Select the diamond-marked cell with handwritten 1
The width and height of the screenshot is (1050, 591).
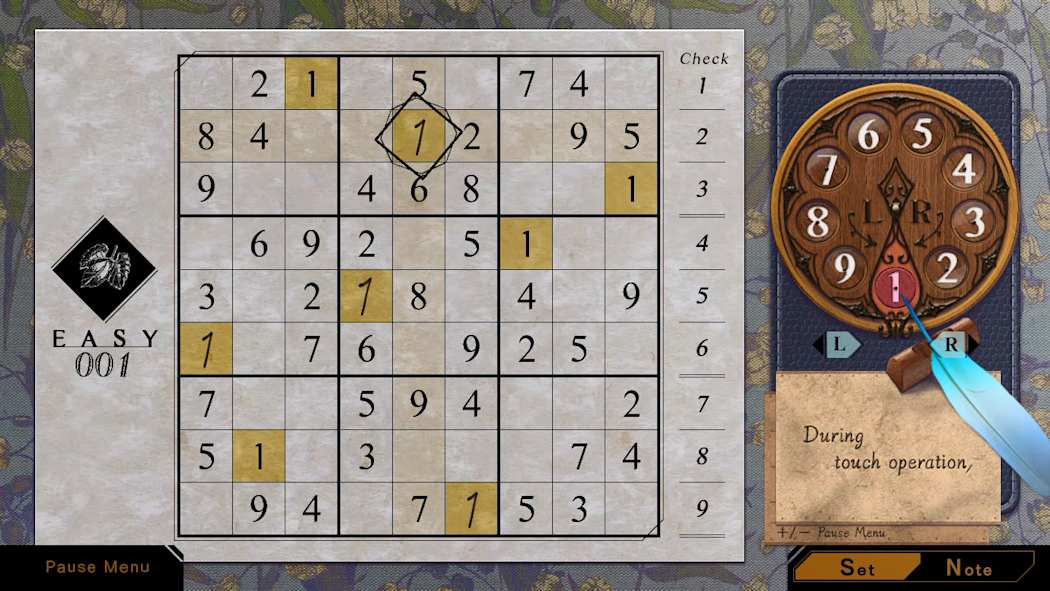click(x=419, y=137)
